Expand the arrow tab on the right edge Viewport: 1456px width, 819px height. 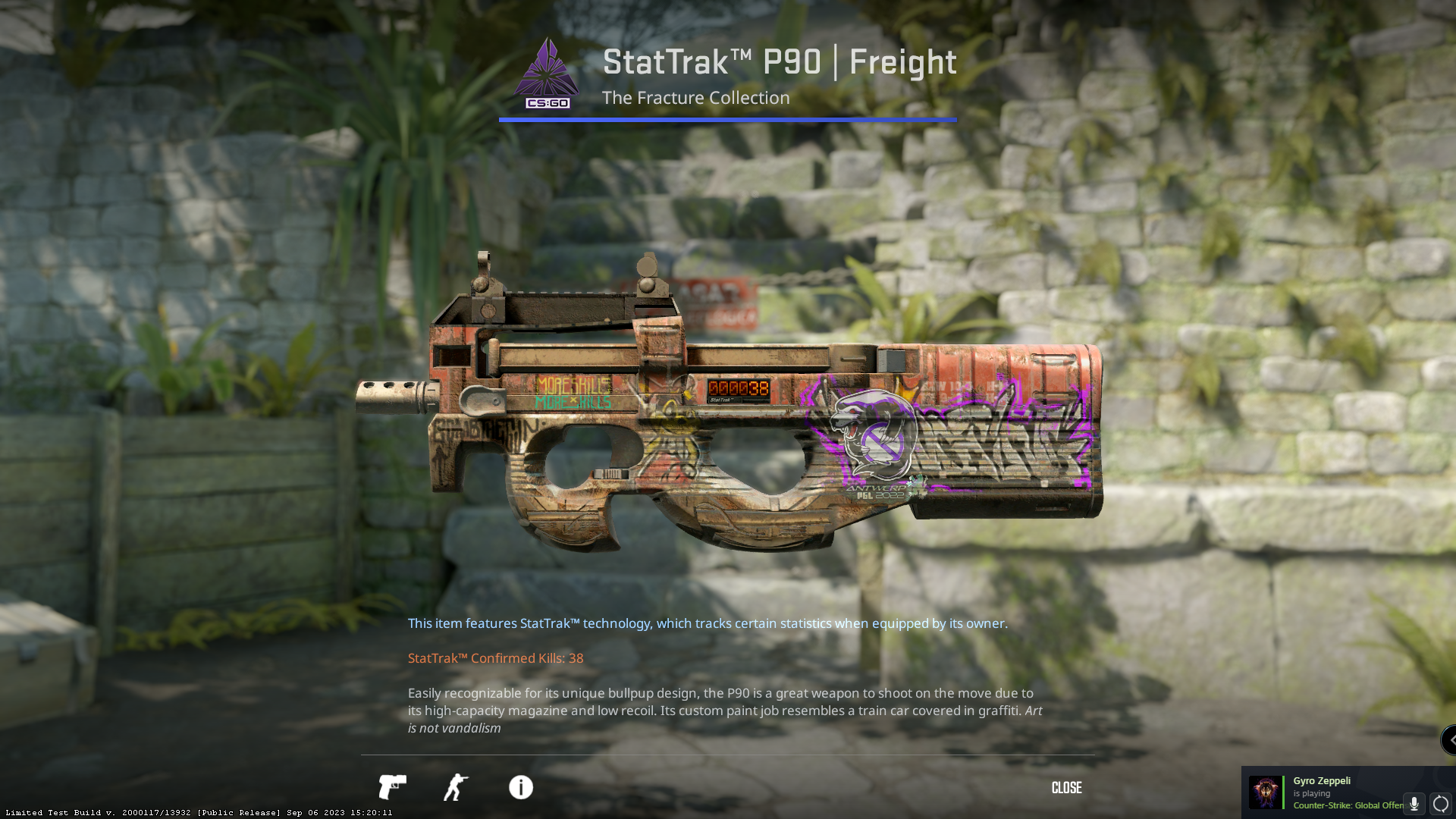pyautogui.click(x=1449, y=740)
